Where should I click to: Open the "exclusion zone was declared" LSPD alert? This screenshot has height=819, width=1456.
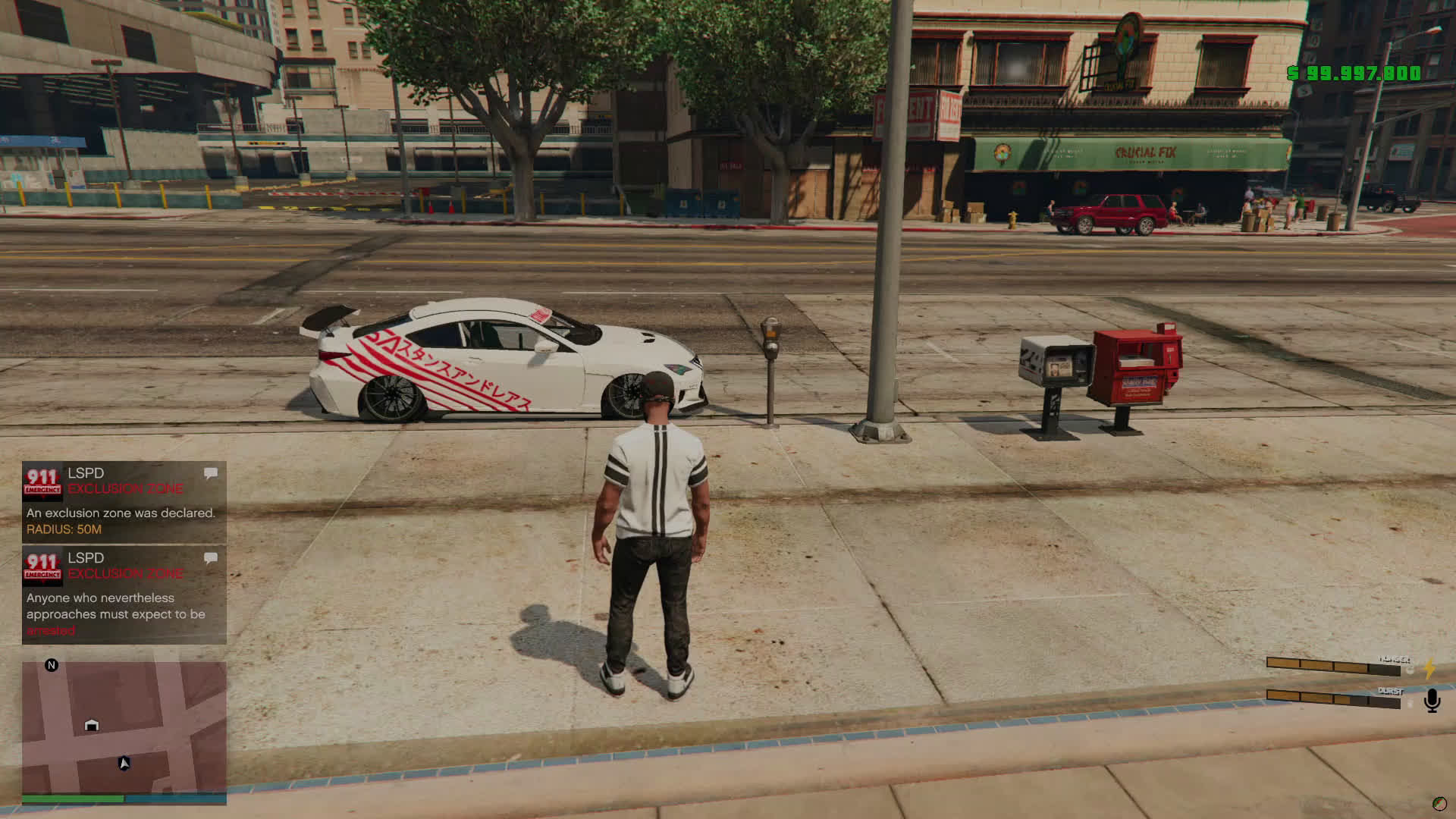124,503
